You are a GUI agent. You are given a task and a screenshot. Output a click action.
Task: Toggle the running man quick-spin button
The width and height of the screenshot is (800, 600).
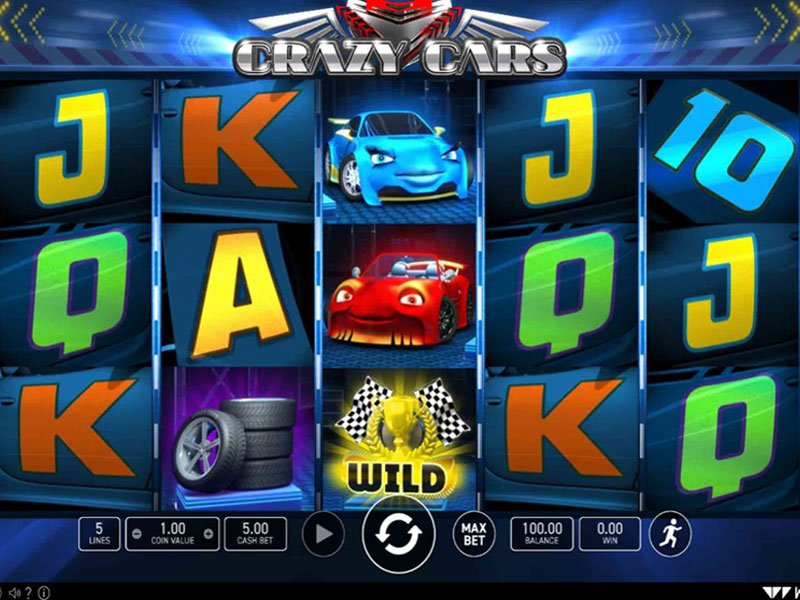coord(669,534)
